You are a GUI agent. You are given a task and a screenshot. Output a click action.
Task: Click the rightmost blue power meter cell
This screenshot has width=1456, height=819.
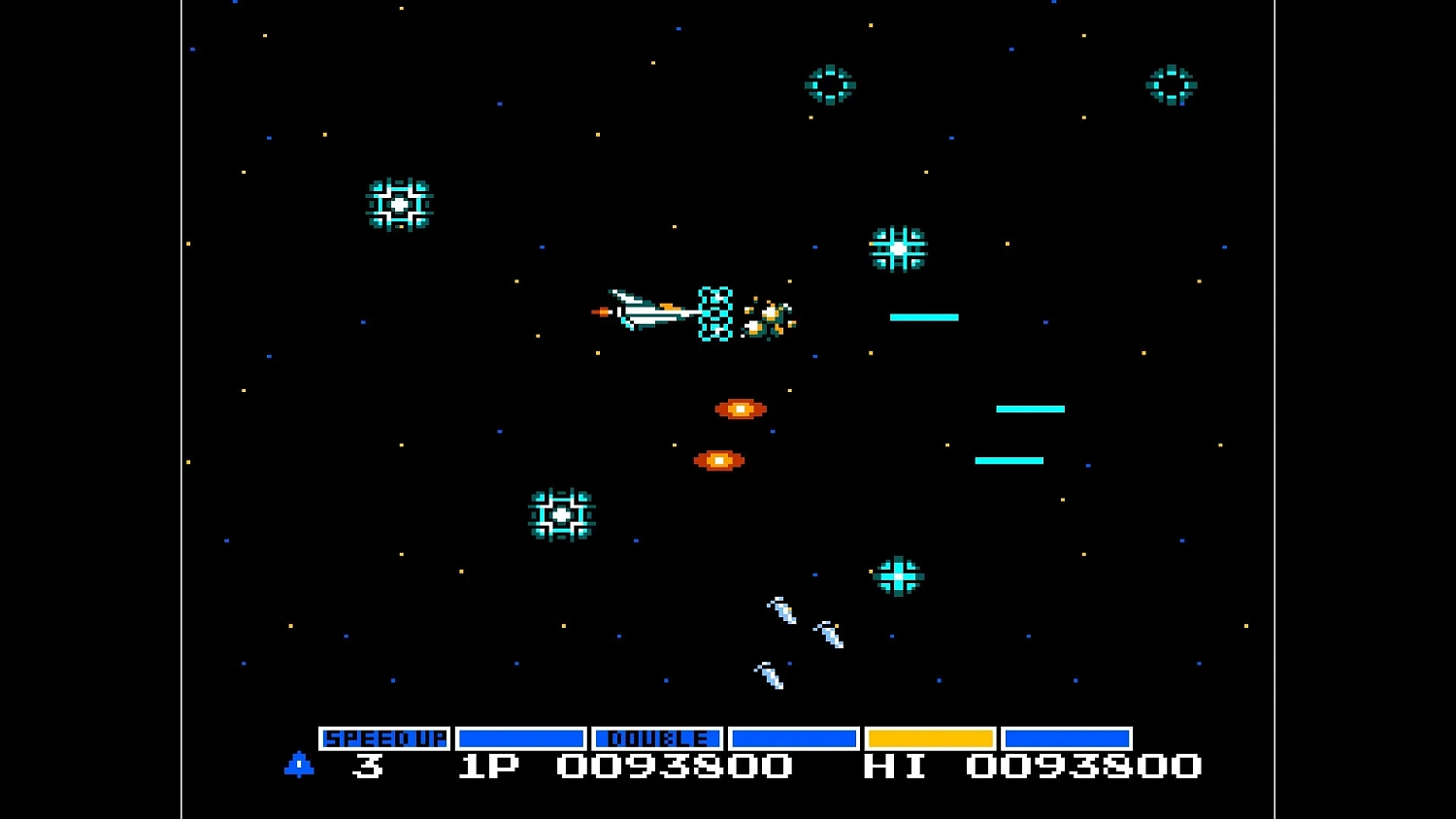pos(1068,737)
